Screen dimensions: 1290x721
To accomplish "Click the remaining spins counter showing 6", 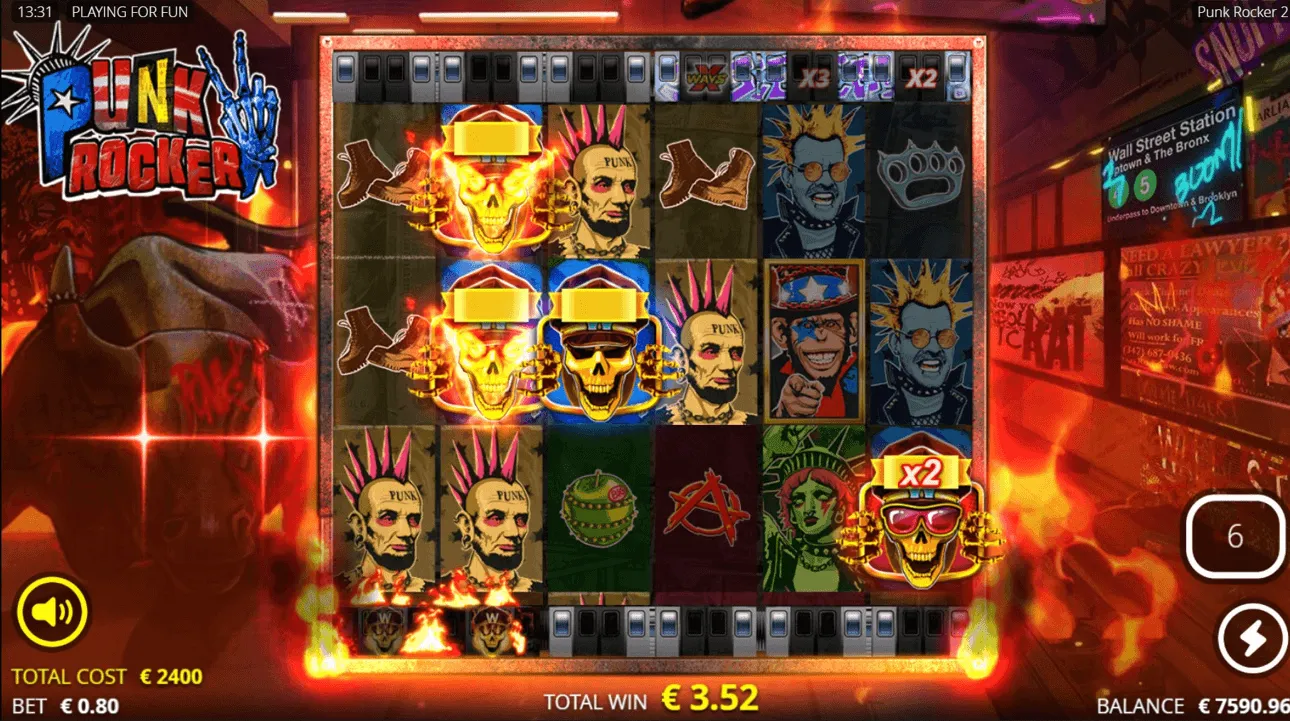I will 1236,536.
